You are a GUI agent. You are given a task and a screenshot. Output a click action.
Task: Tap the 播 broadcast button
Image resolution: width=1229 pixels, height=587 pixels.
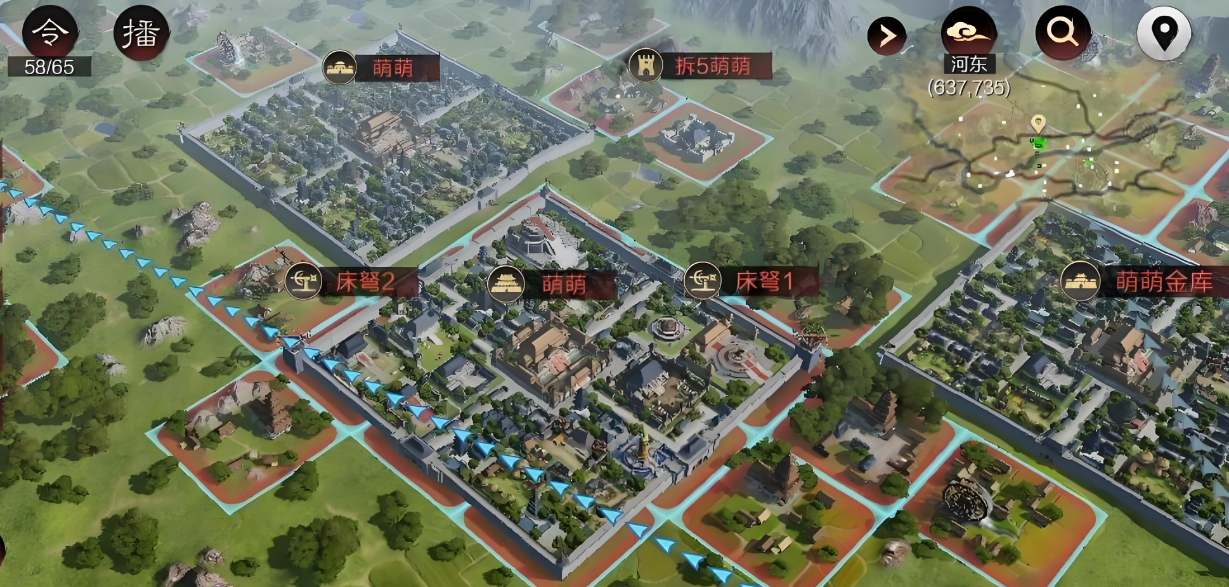pyautogui.click(x=141, y=32)
